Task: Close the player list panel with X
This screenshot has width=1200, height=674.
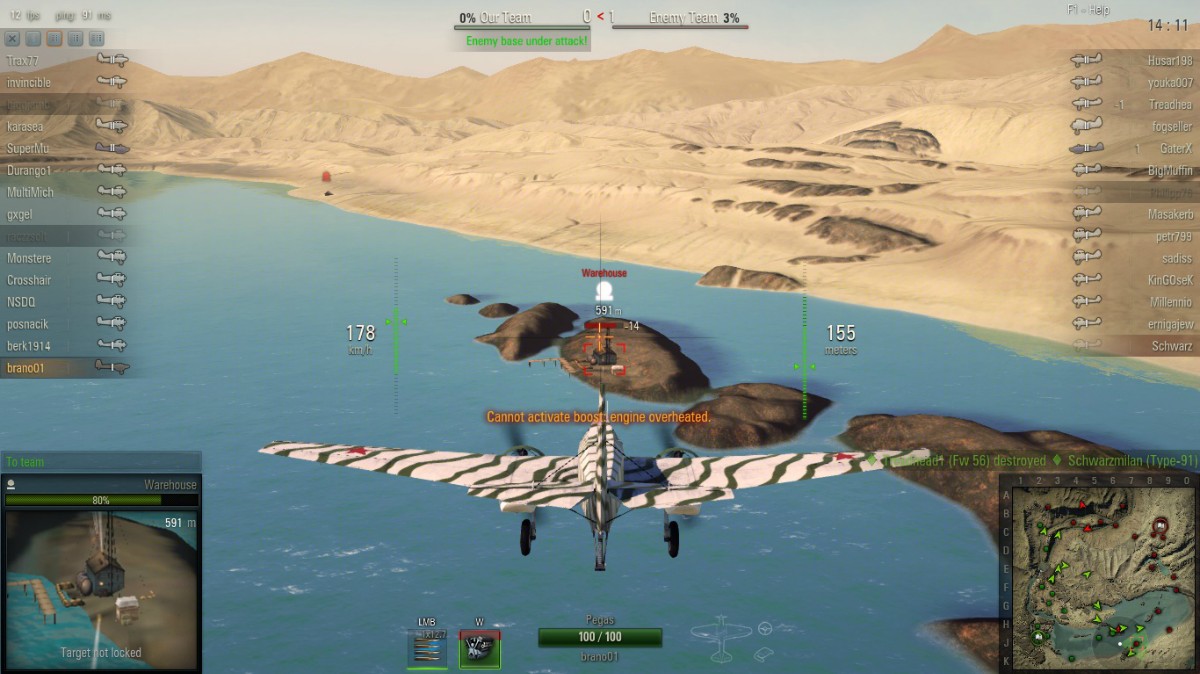Action: click(12, 39)
